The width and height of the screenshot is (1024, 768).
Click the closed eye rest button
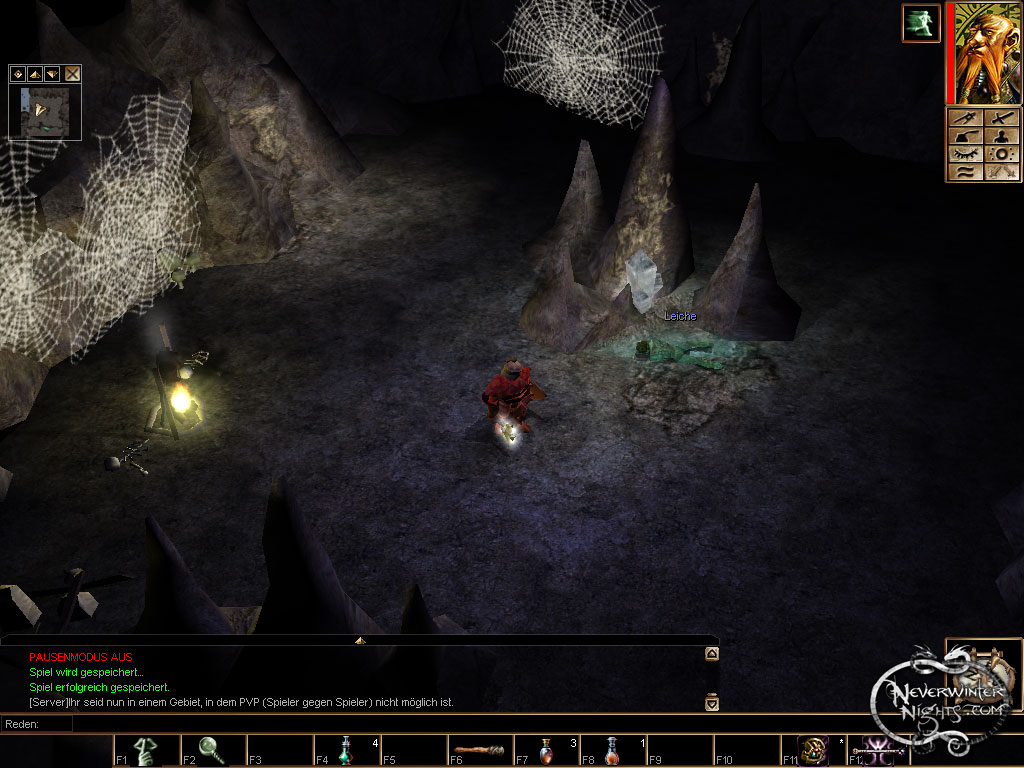pyautogui.click(x=964, y=154)
